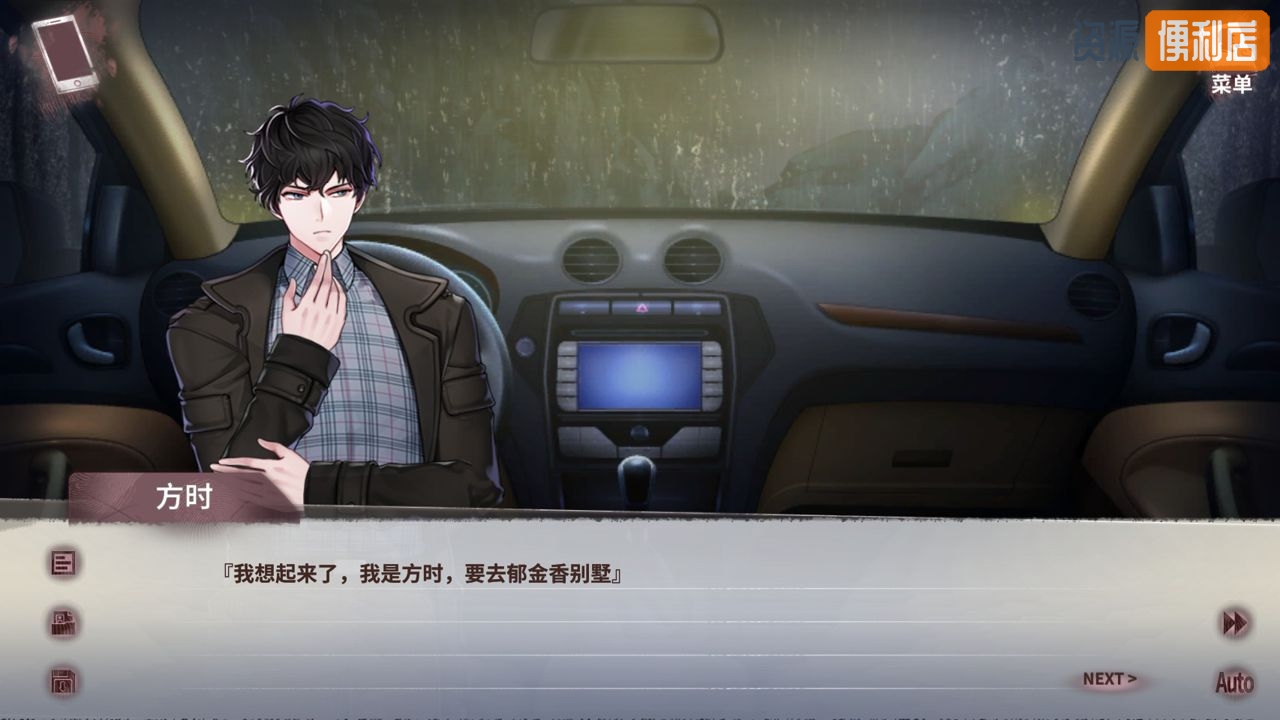Open the smartphone icon

tap(64, 55)
